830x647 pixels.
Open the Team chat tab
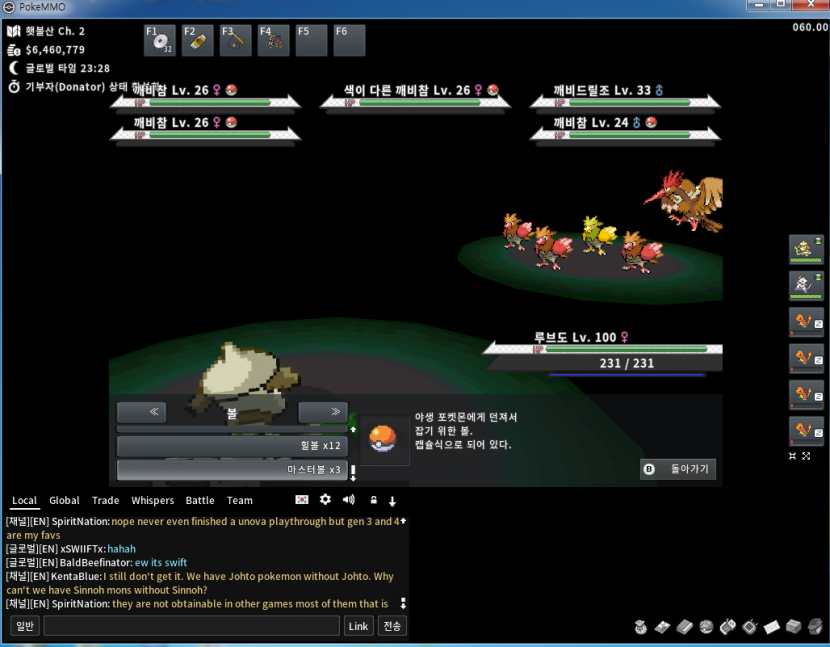[240, 500]
